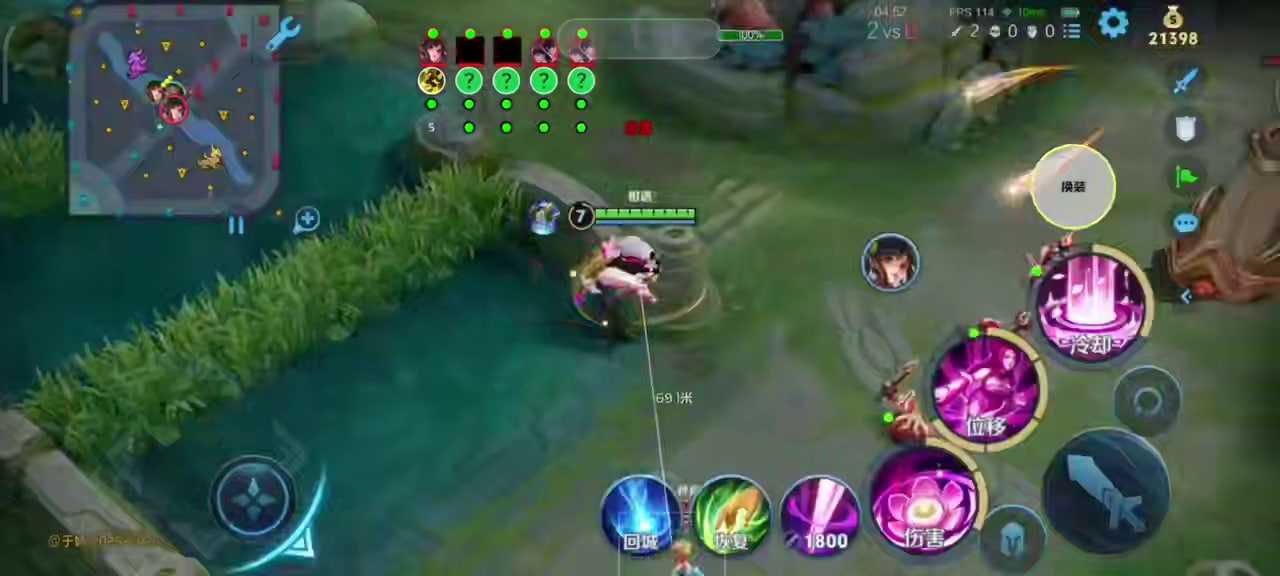Tap the 换装 equipment swap button
Viewport: 1280px width, 576px height.
(x=1073, y=187)
